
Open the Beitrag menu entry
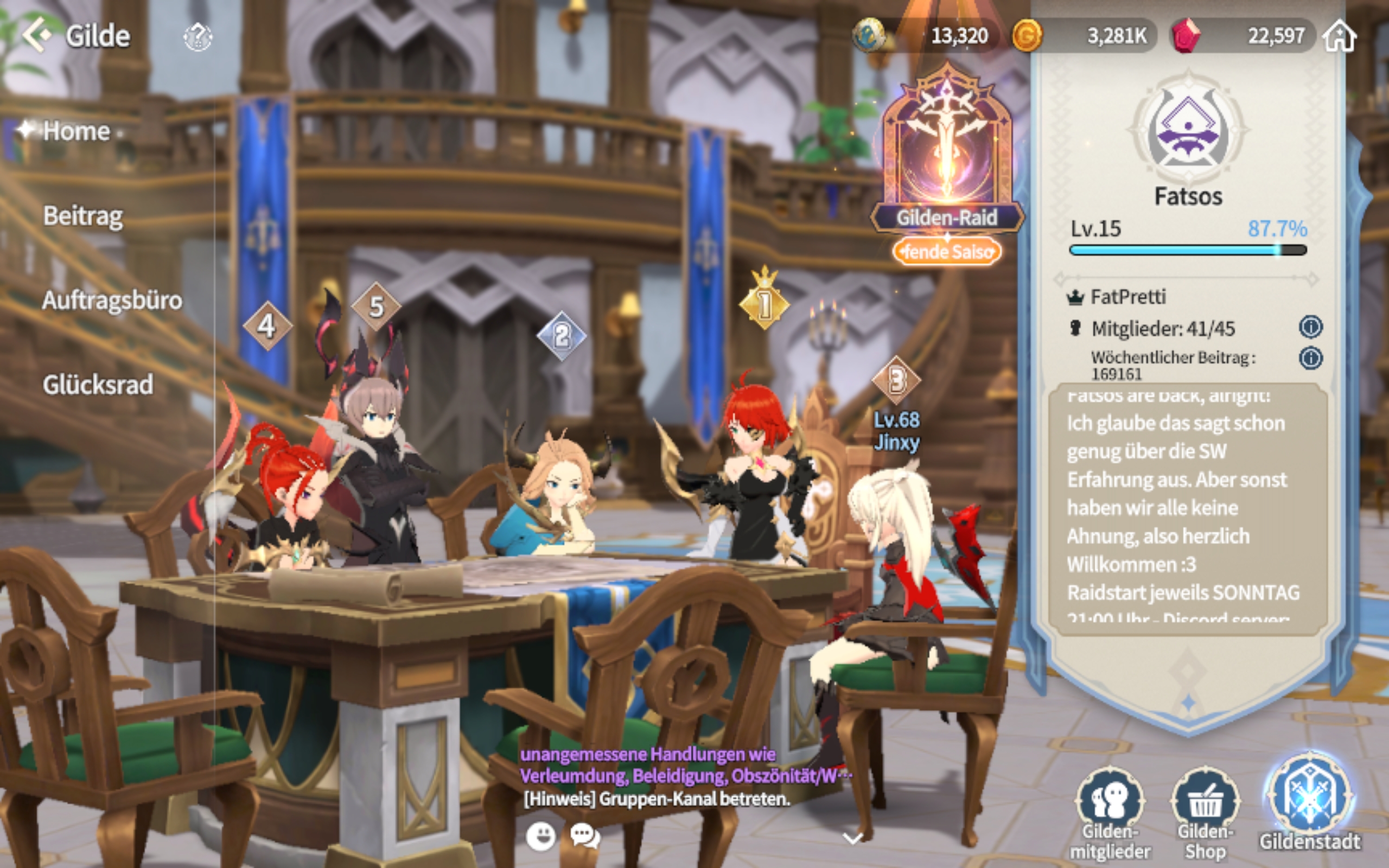tap(83, 216)
